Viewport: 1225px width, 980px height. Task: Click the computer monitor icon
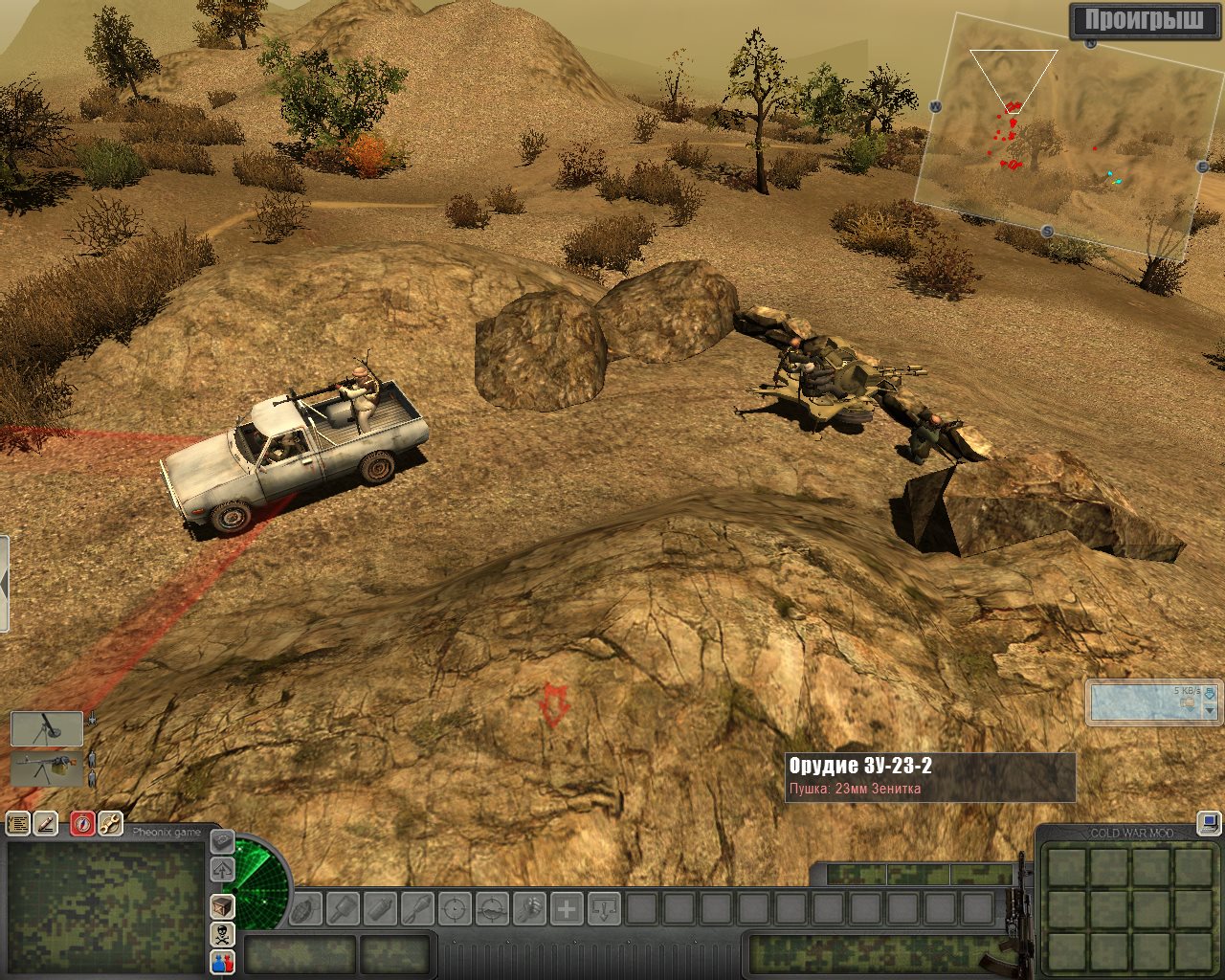(x=1209, y=821)
